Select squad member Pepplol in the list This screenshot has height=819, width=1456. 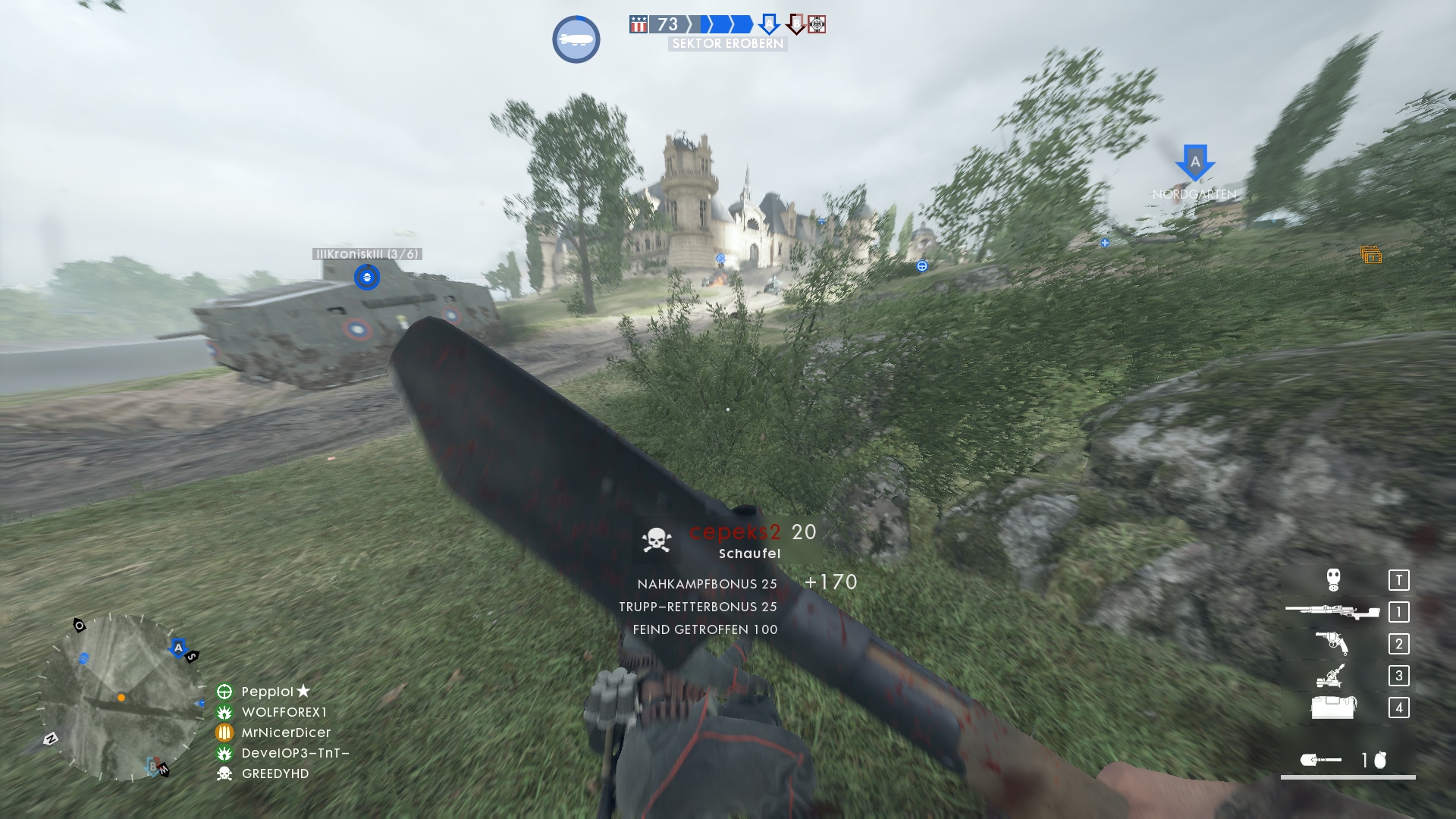[x=267, y=692]
